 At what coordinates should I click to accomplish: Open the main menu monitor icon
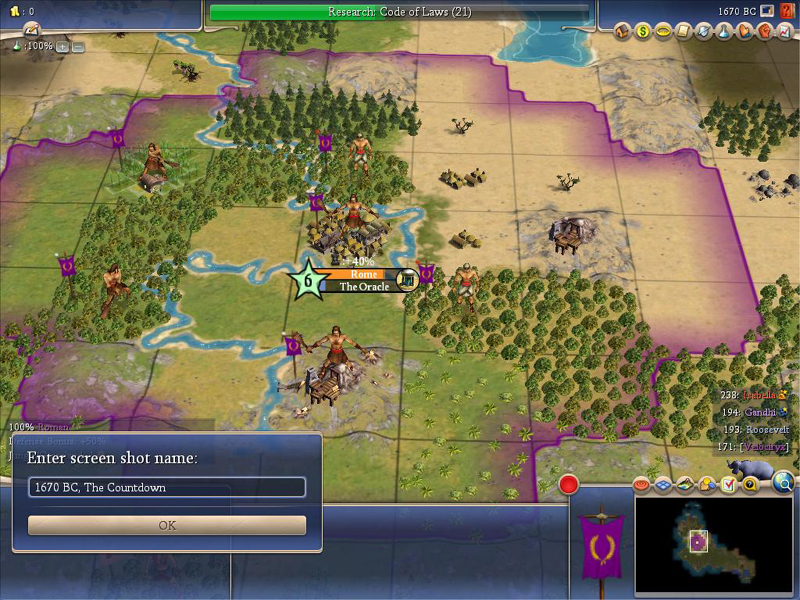point(764,11)
